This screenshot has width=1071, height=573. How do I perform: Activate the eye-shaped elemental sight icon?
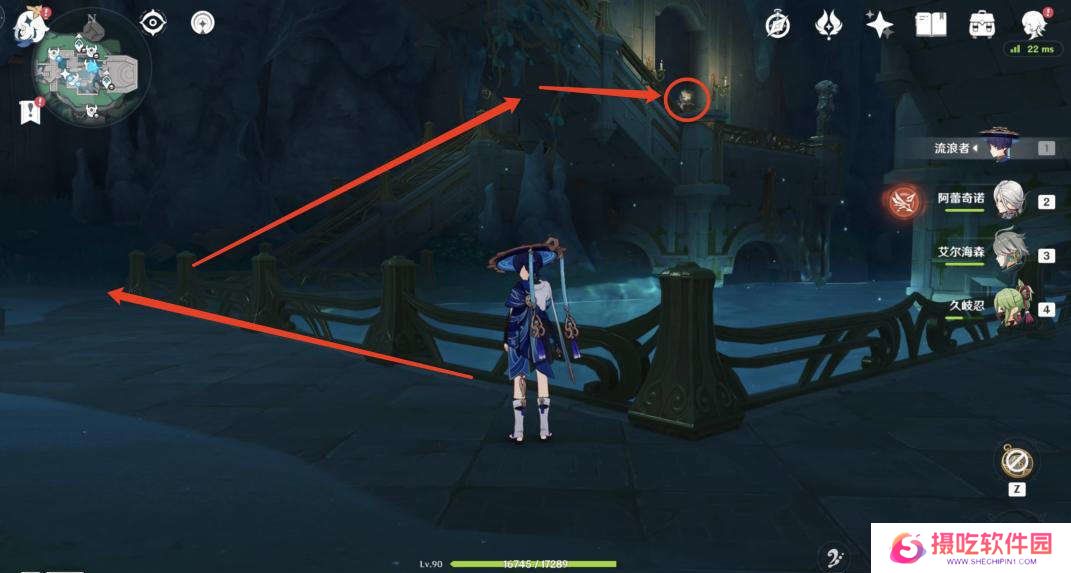153,22
